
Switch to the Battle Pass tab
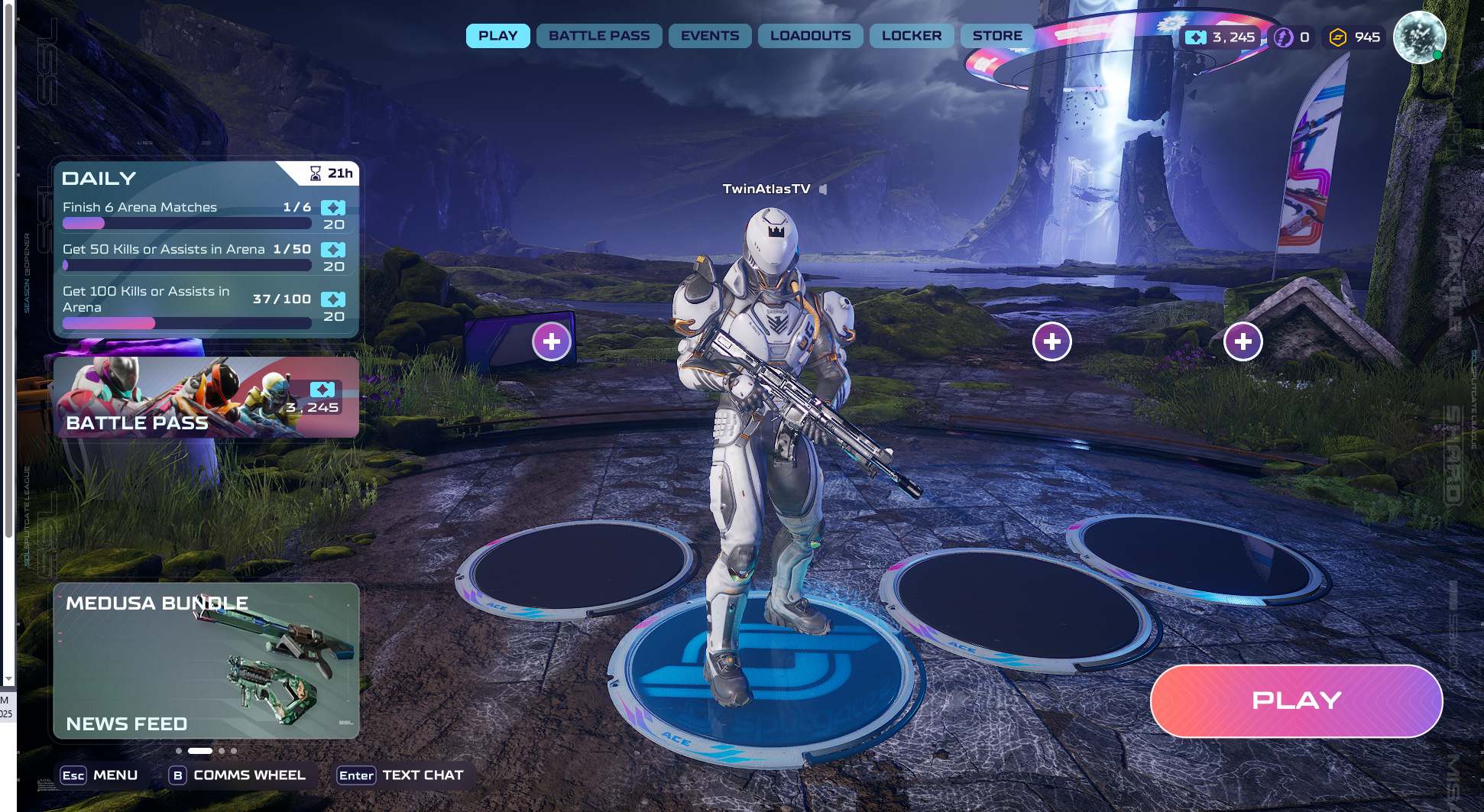coord(599,36)
